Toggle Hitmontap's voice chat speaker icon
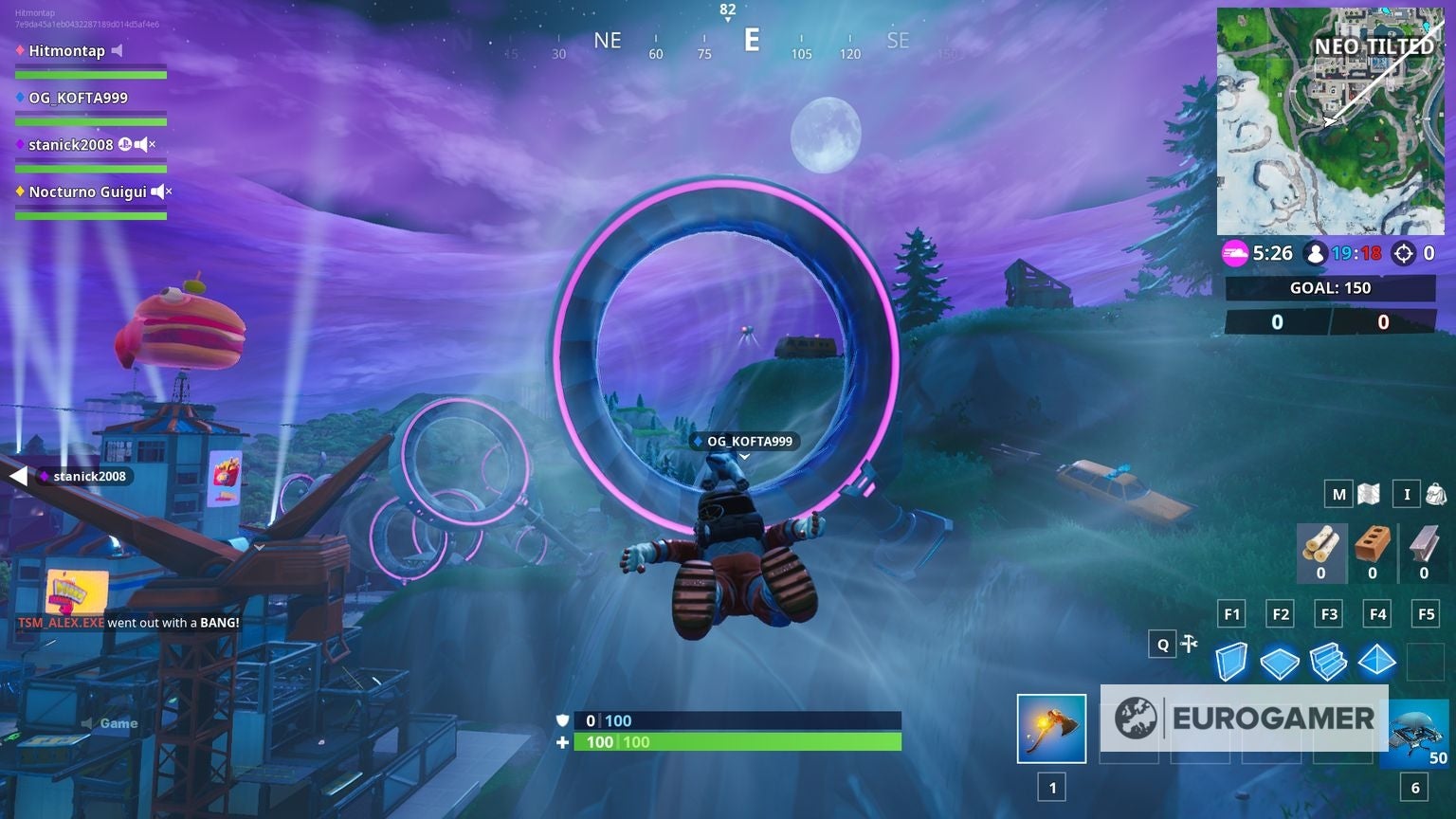 pyautogui.click(x=118, y=50)
